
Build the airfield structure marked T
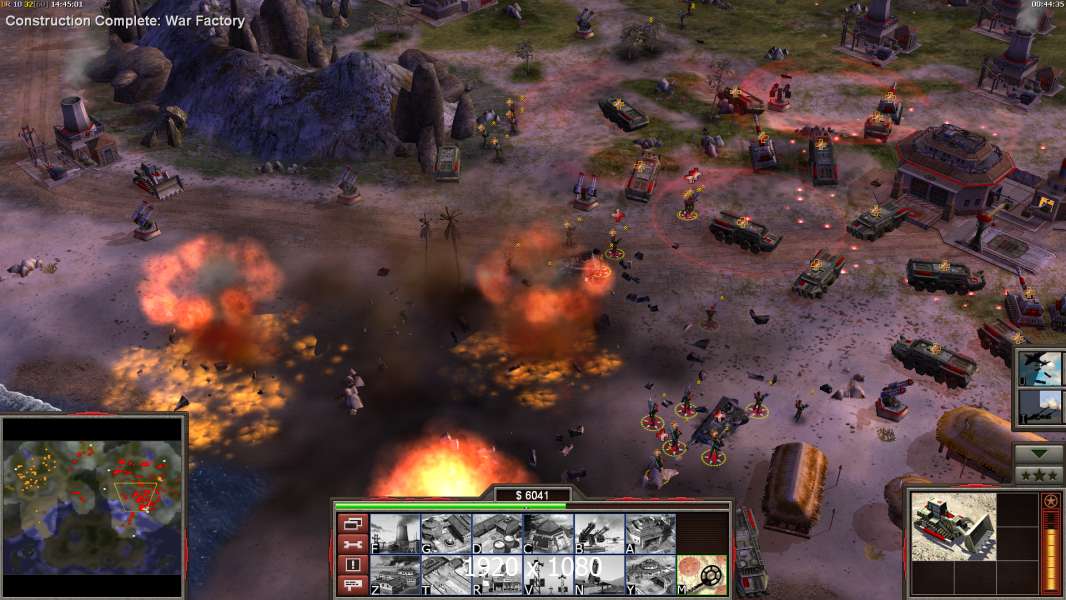pos(446,575)
